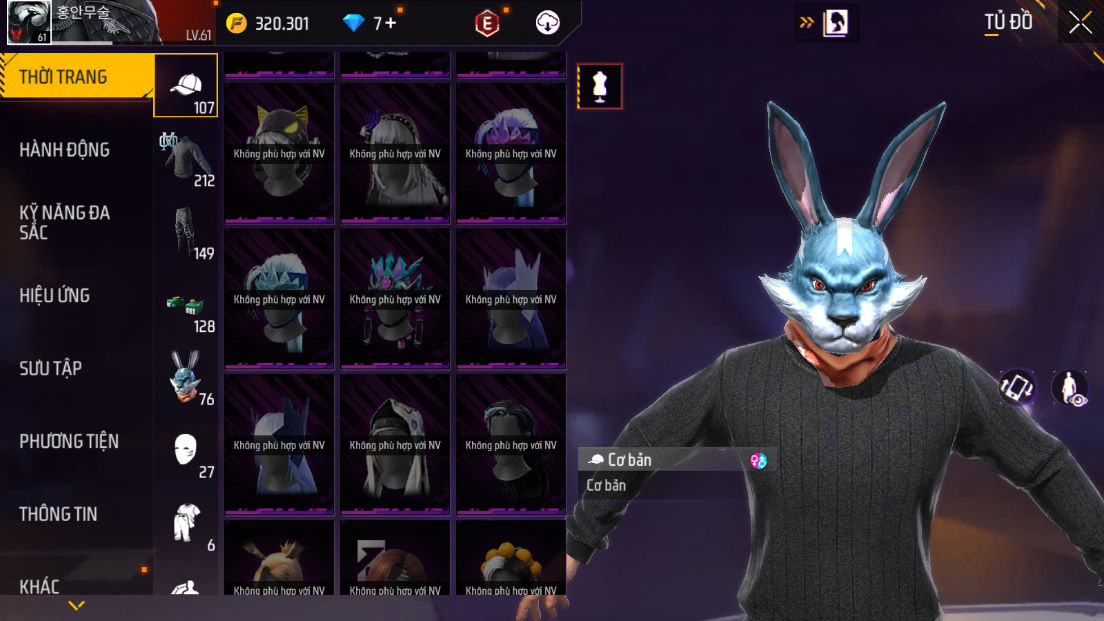Open the jacket tops subcategory

pos(187,160)
